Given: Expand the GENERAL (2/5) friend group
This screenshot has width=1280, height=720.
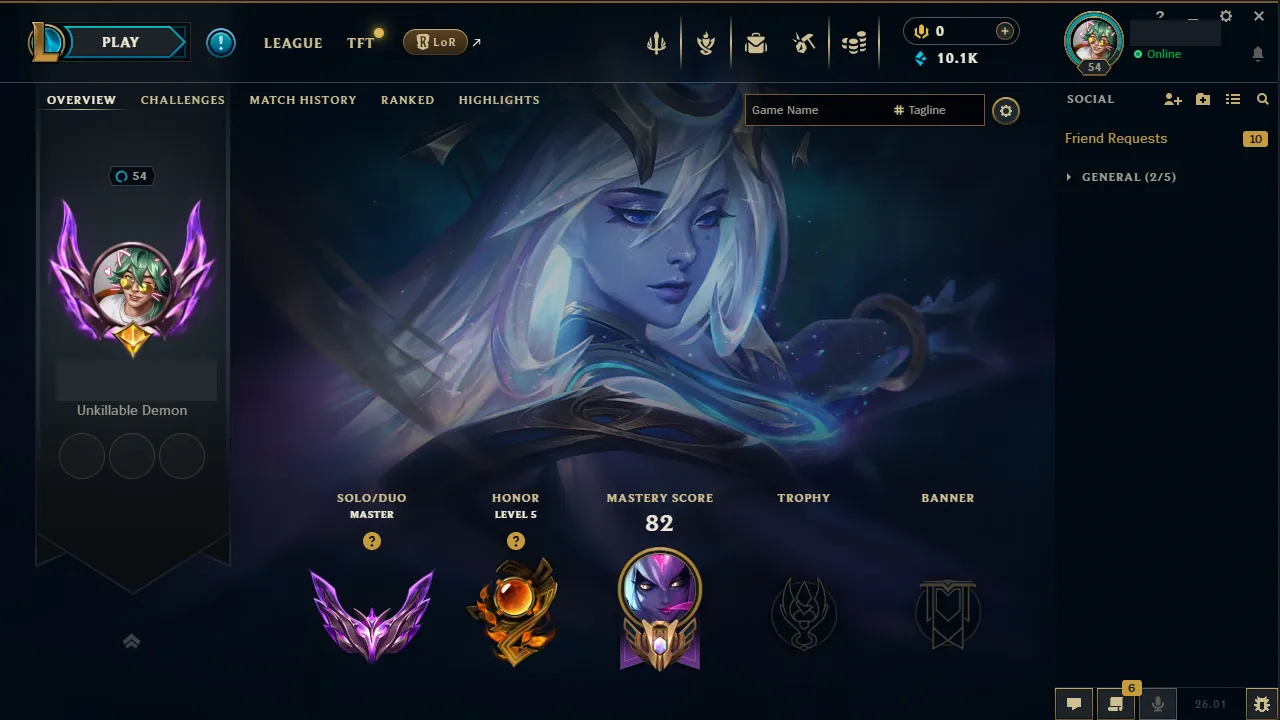Looking at the screenshot, I should click(1120, 177).
